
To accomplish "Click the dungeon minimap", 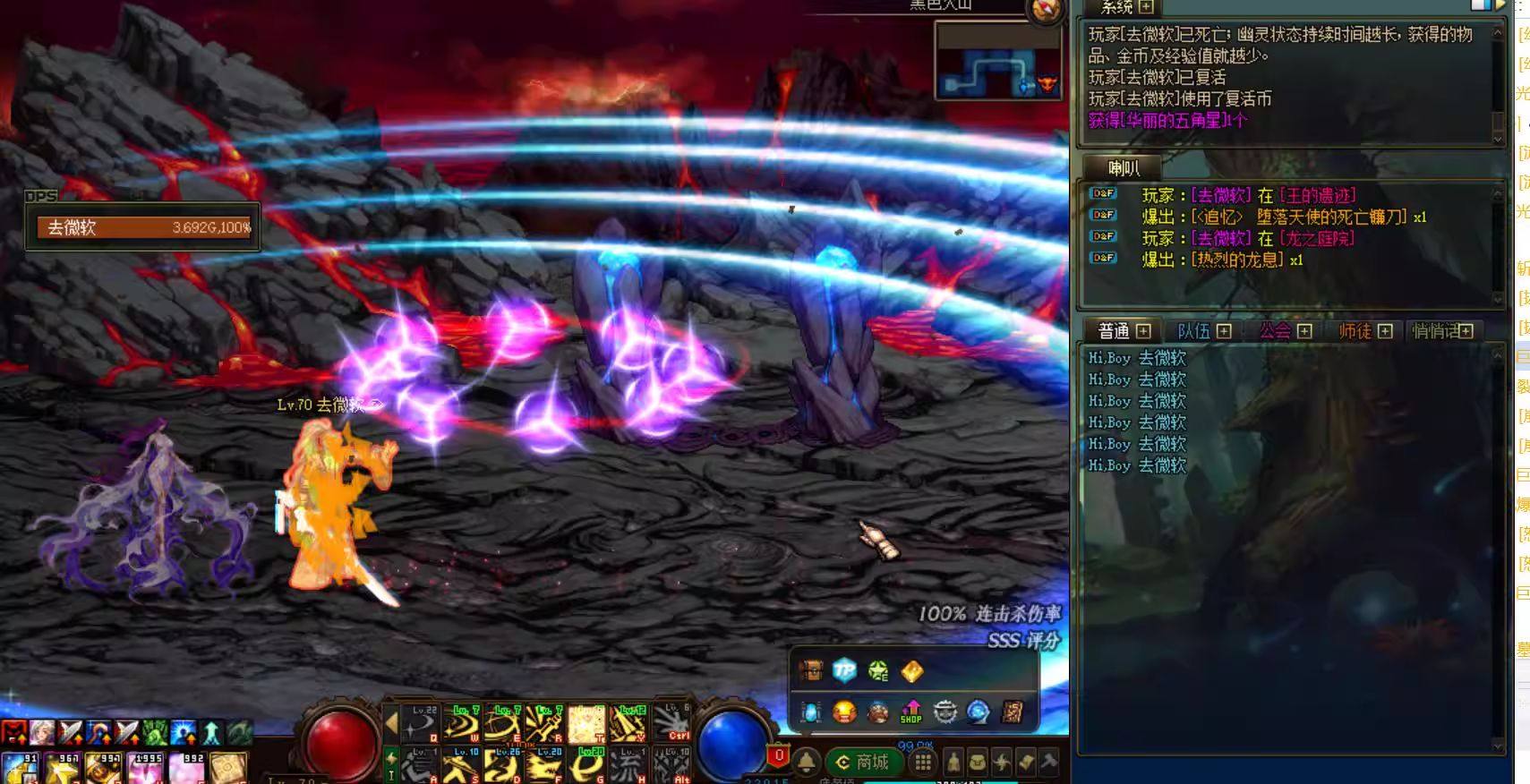I will tap(997, 61).
